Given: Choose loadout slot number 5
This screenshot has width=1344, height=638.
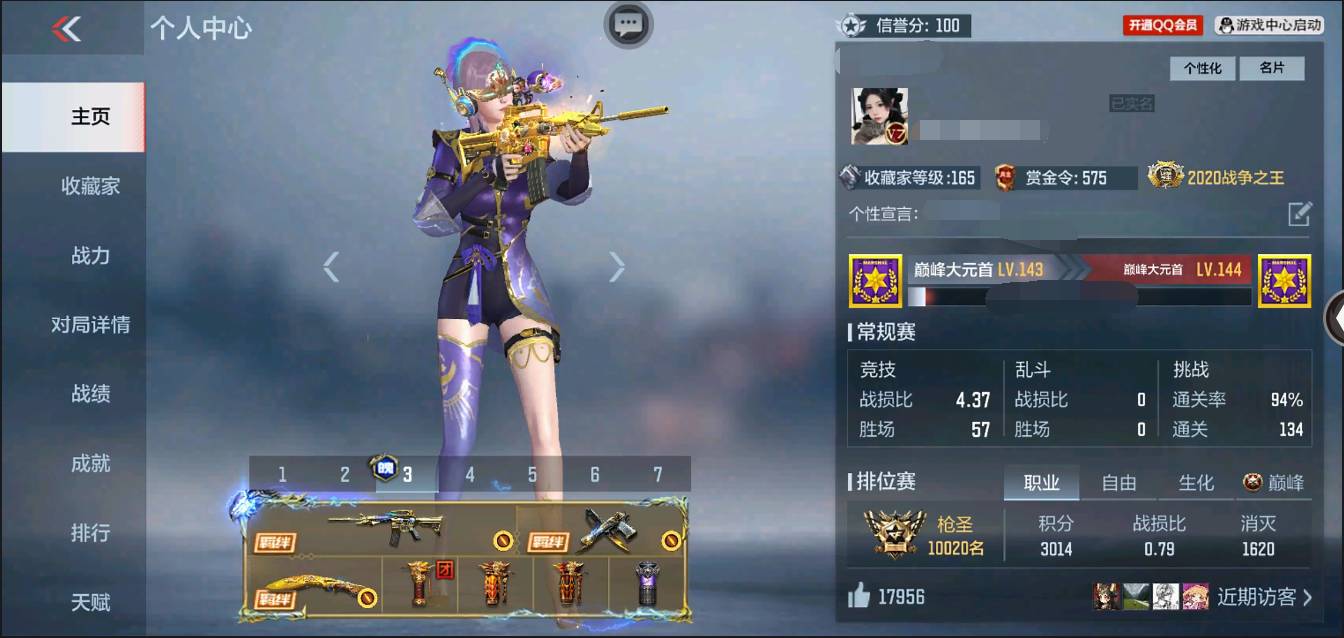Looking at the screenshot, I should click(x=532, y=475).
